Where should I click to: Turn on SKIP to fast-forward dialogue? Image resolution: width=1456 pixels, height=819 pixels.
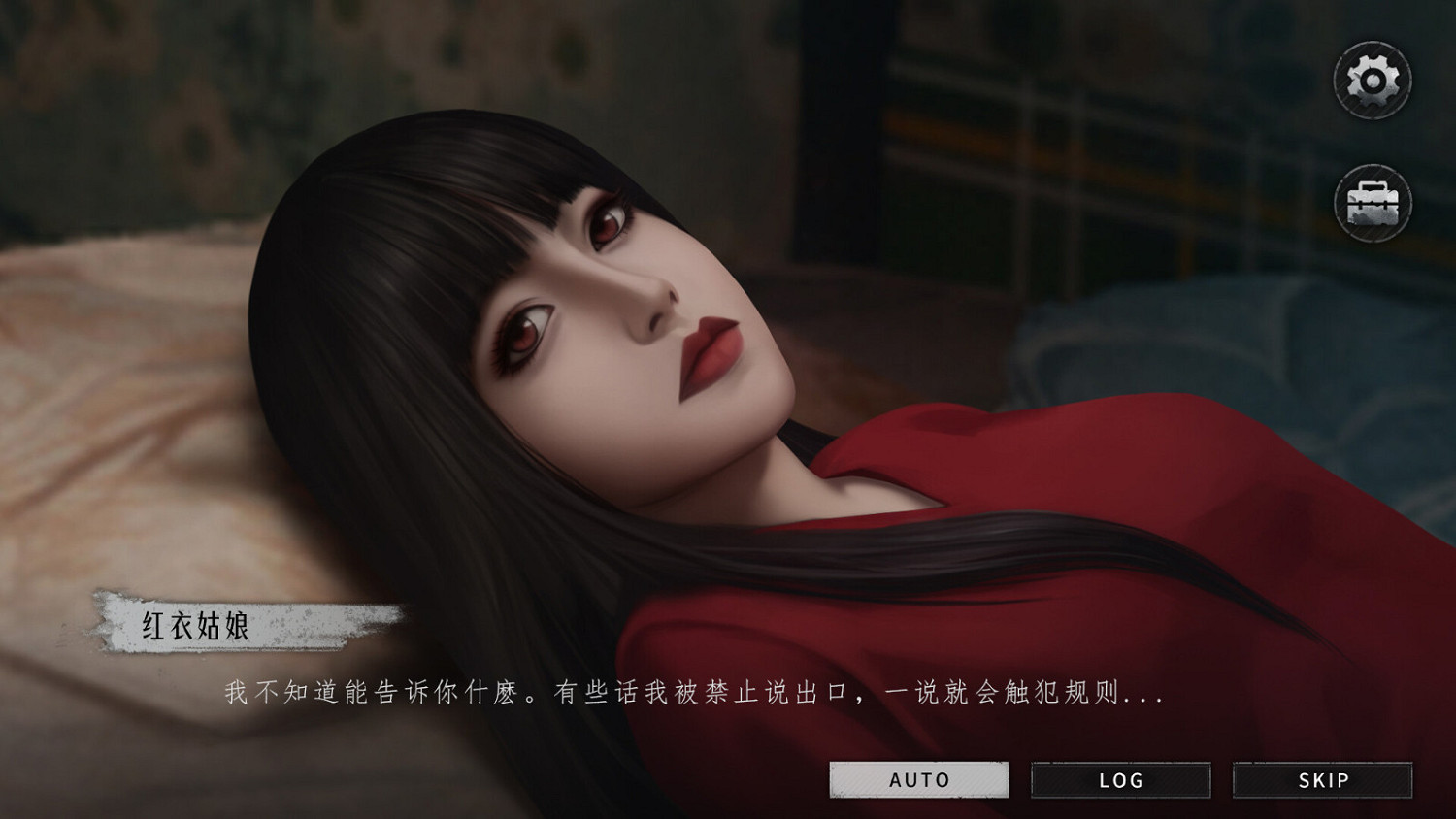(x=1323, y=779)
